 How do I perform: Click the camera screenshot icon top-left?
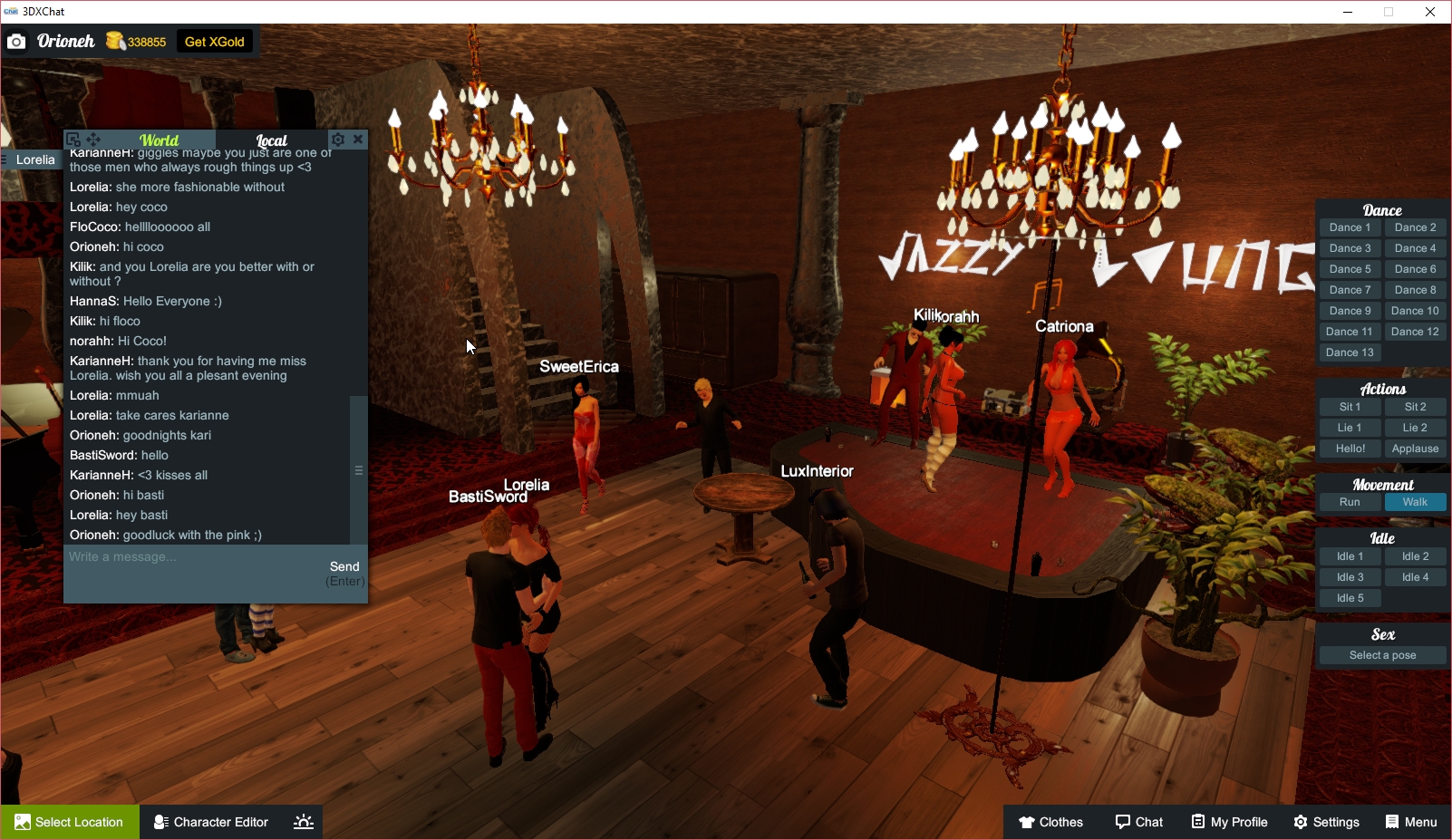(x=15, y=41)
